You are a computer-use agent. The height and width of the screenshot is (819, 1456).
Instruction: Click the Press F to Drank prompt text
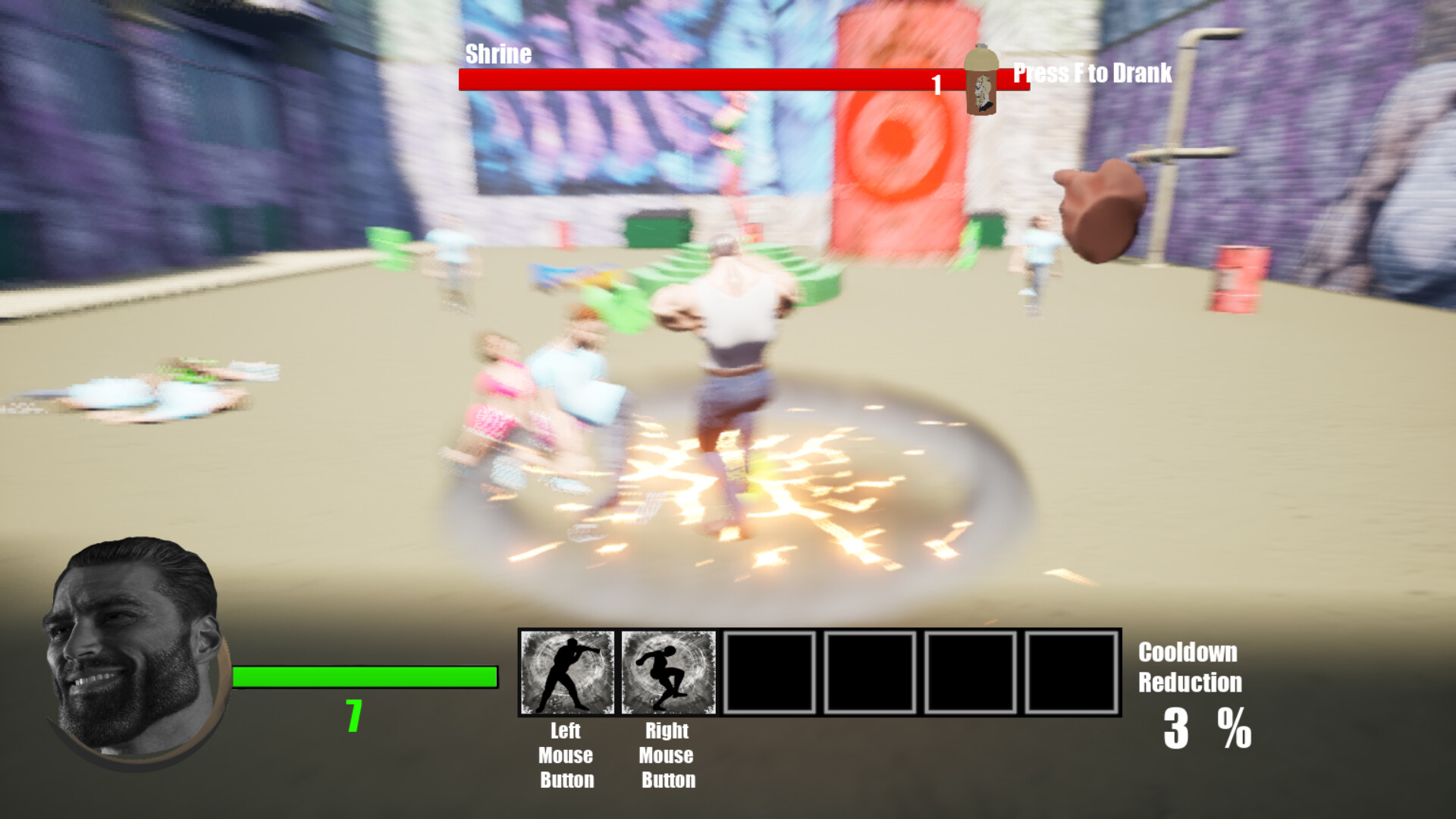pyautogui.click(x=1090, y=74)
